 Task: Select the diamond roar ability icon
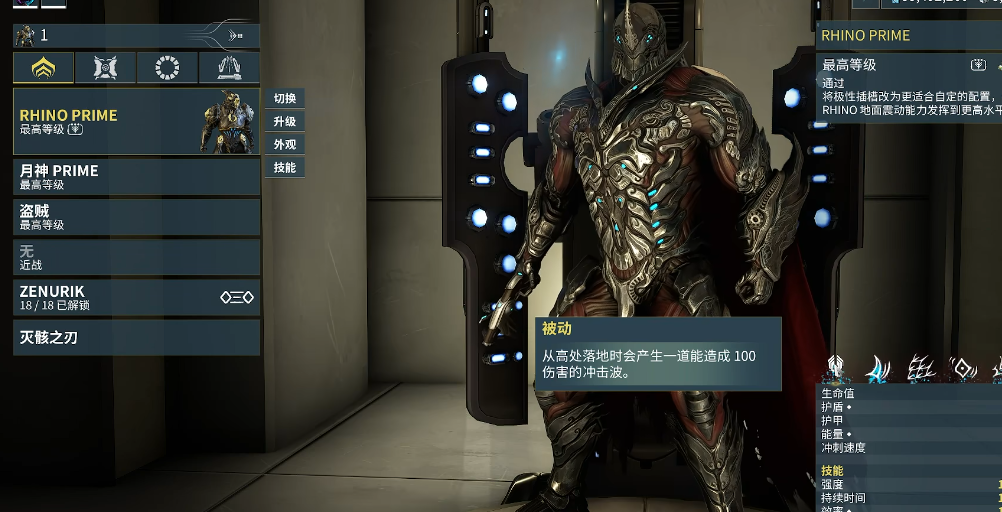(963, 368)
